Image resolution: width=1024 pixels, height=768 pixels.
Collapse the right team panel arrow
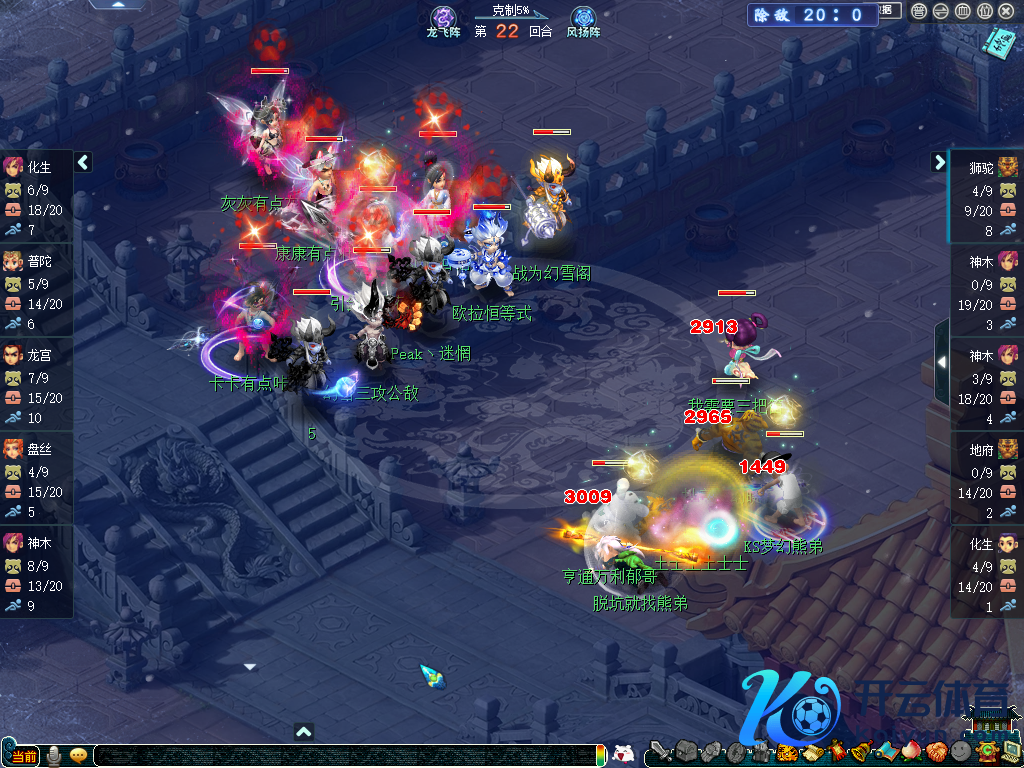940,162
